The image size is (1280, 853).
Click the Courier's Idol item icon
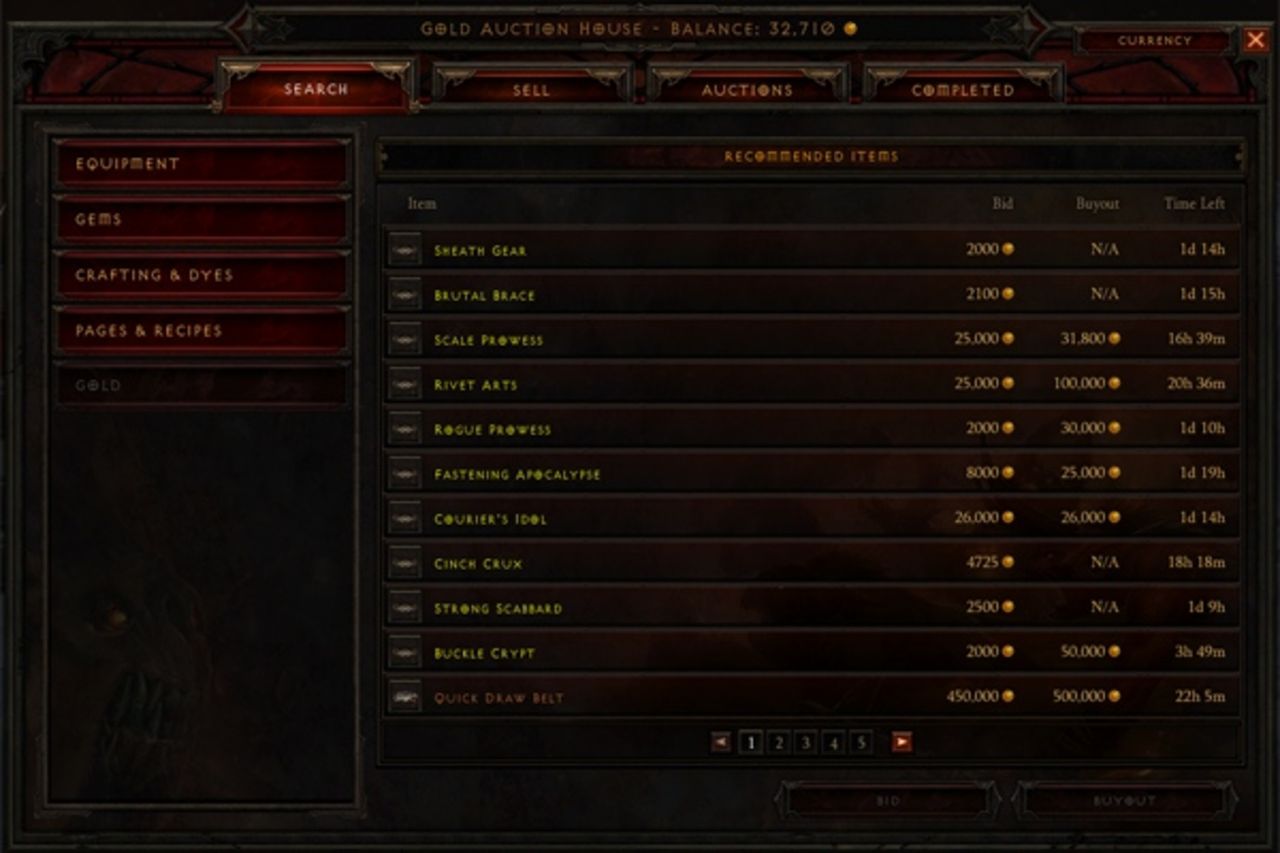point(404,518)
